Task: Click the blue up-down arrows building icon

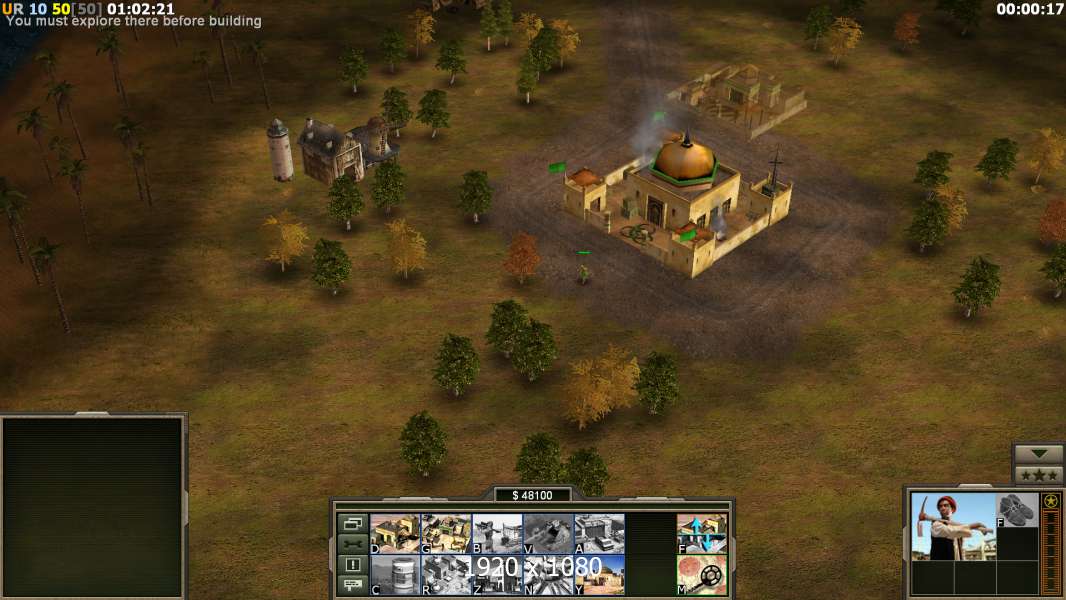Action: (x=702, y=534)
